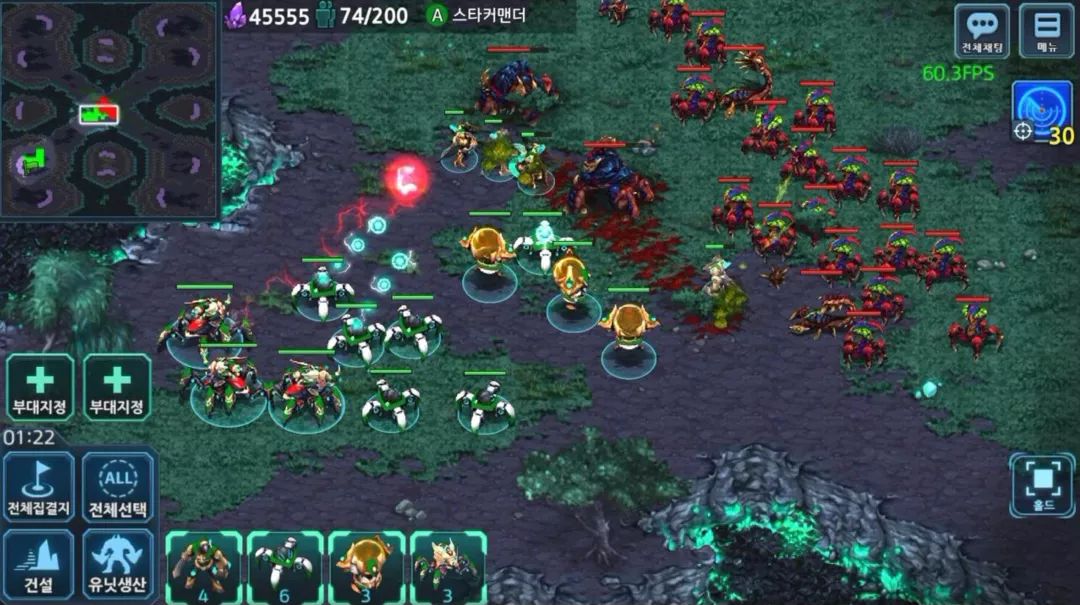Select the white-legged walker group of 6
1080x605 pixels.
[x=285, y=567]
